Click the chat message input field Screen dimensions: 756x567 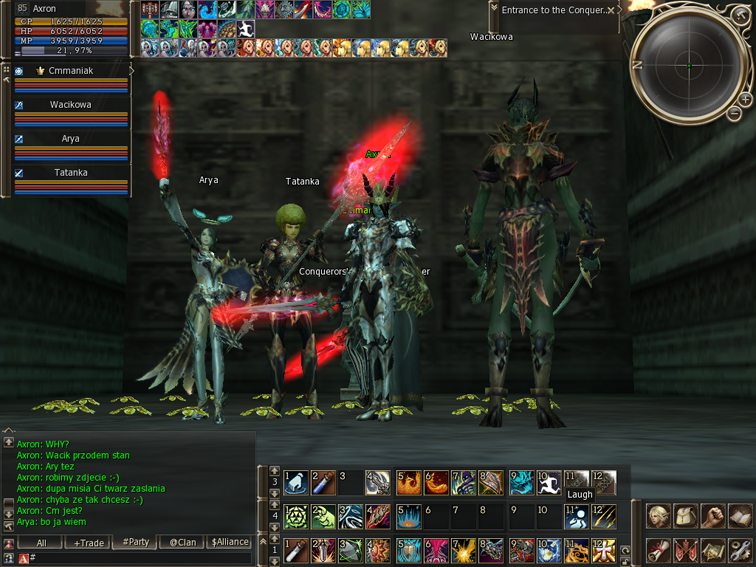point(140,558)
